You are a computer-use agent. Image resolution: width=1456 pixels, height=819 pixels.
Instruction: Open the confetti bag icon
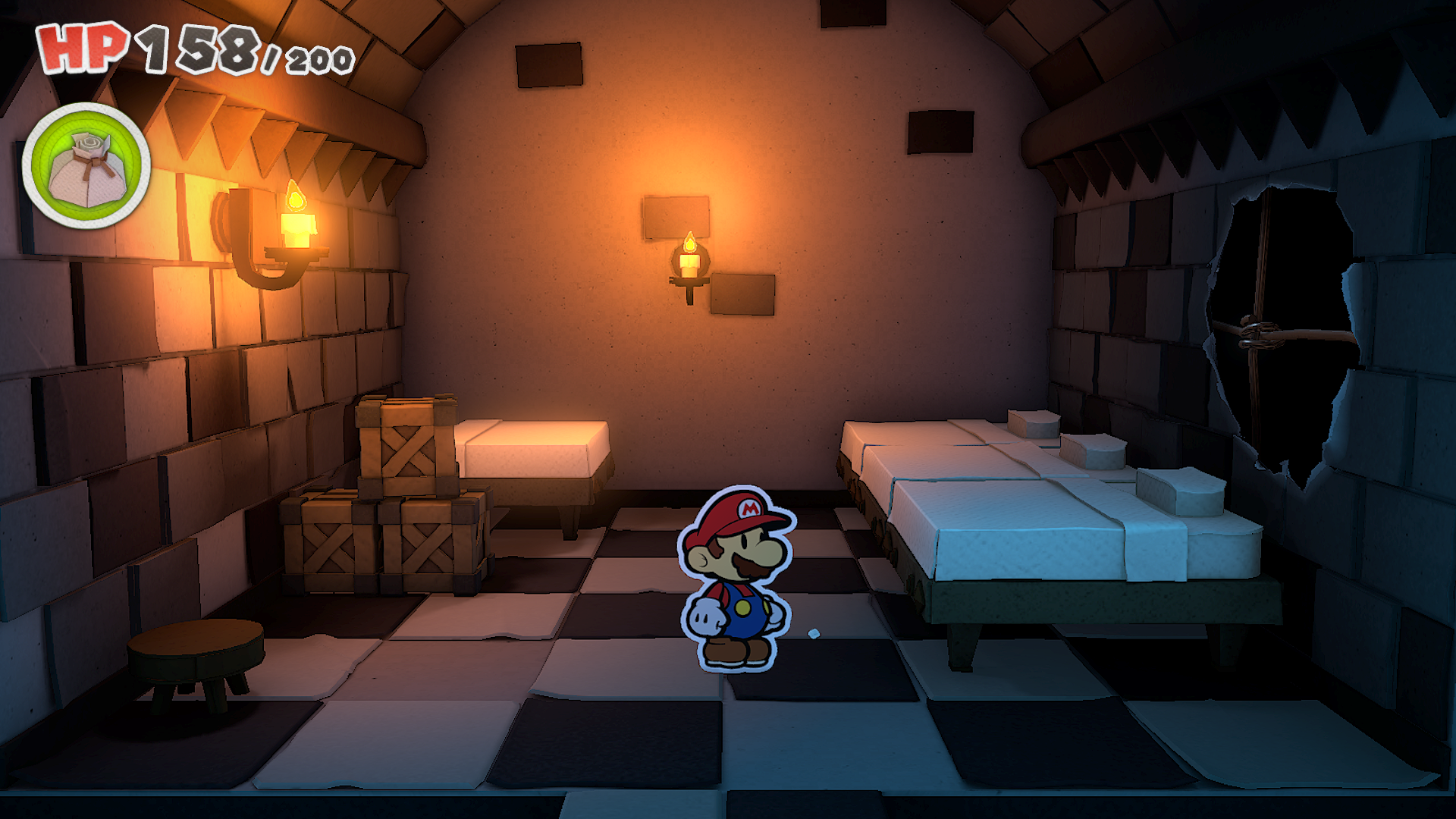coord(86,165)
